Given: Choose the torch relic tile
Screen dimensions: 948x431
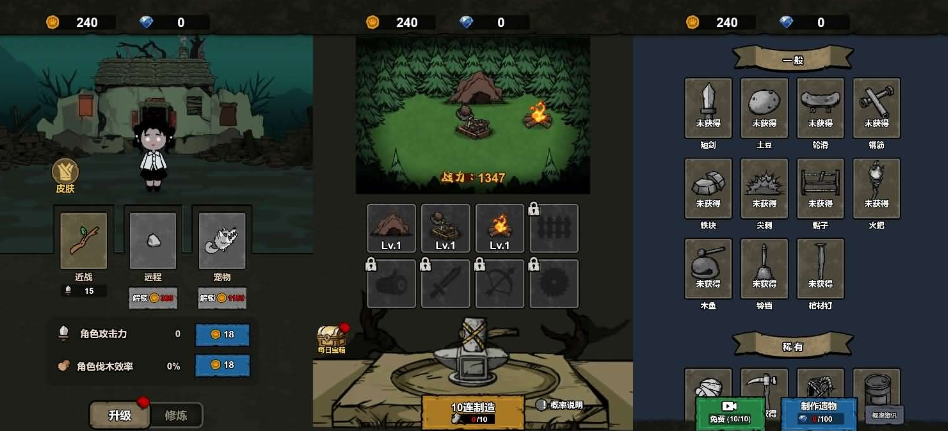Looking at the screenshot, I should (x=876, y=188).
